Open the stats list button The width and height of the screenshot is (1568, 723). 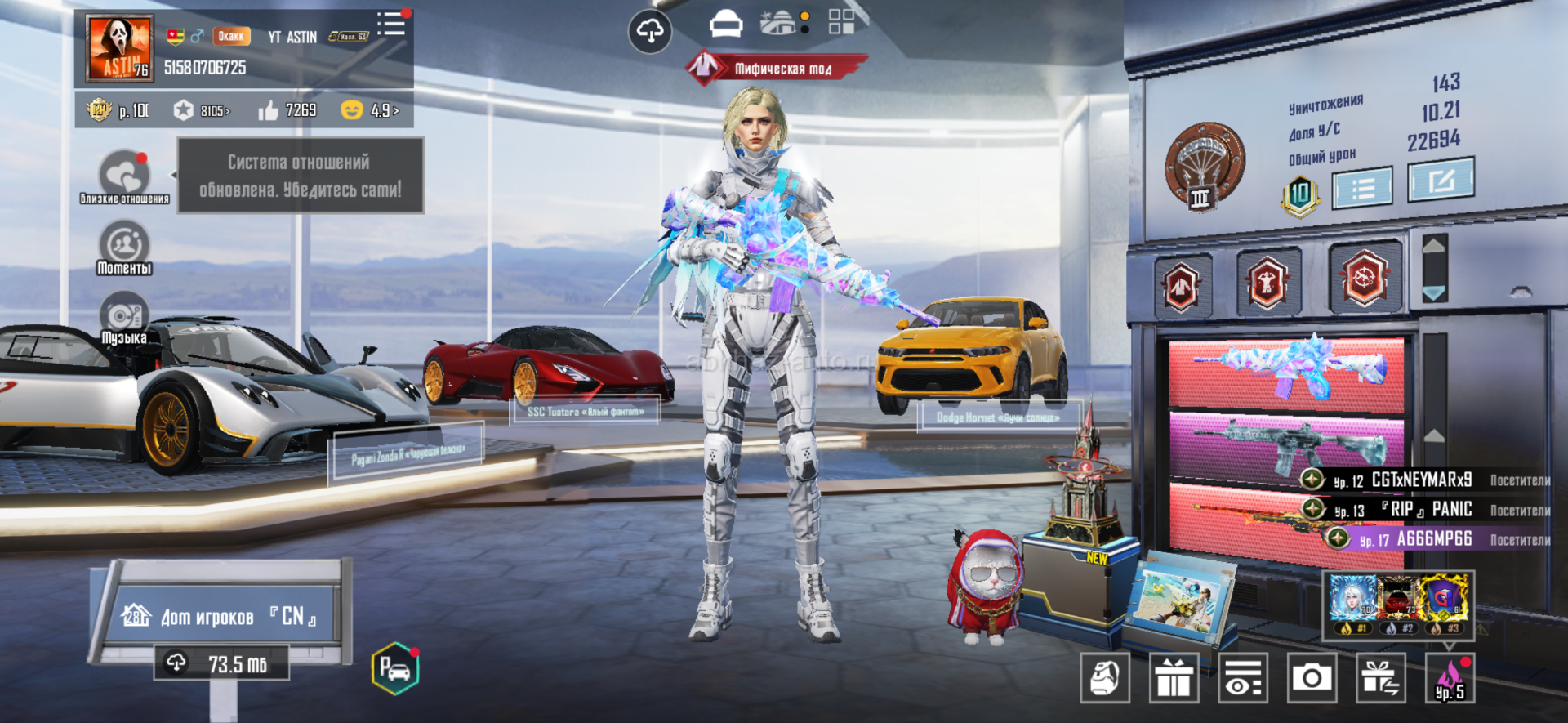[x=1362, y=188]
